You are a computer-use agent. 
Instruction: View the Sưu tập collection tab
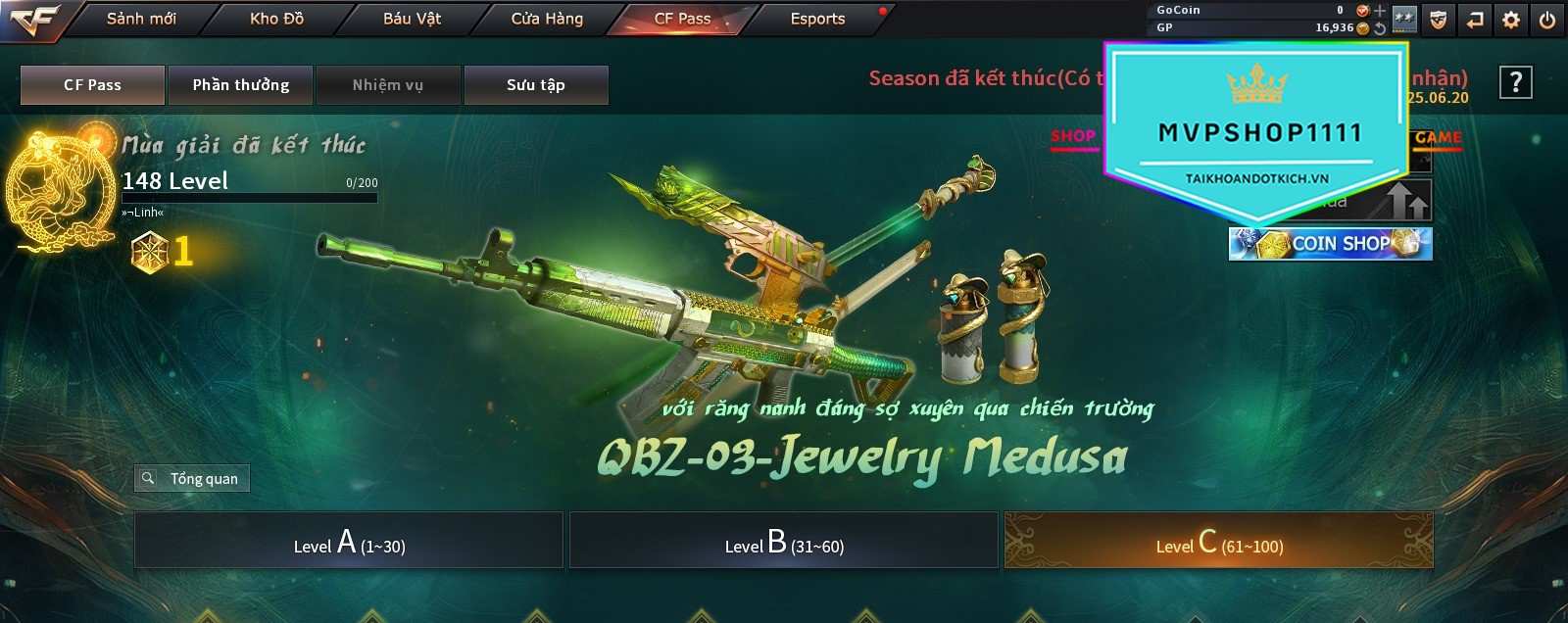click(x=536, y=85)
